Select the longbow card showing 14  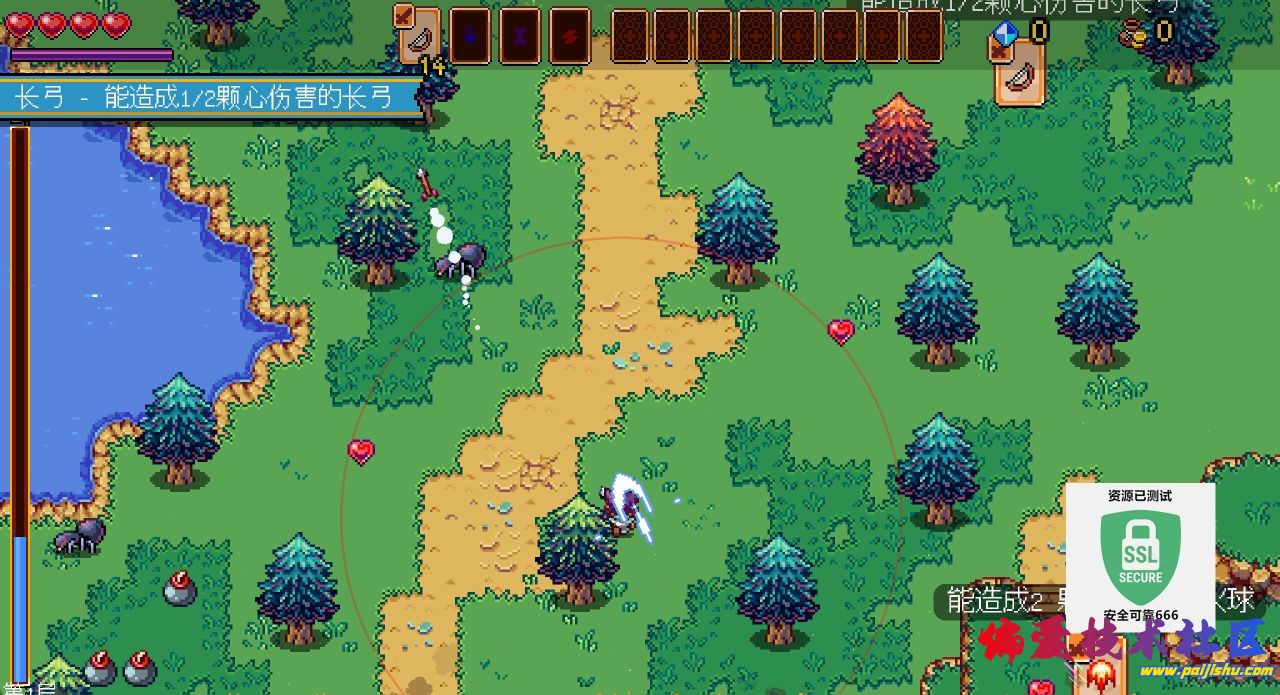[419, 37]
